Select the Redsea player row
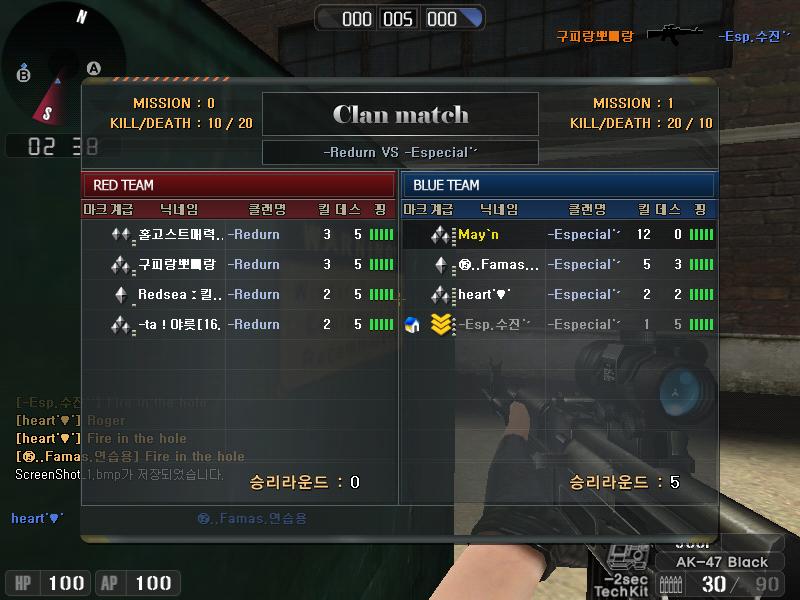Viewport: 800px width, 600px height. click(238, 295)
